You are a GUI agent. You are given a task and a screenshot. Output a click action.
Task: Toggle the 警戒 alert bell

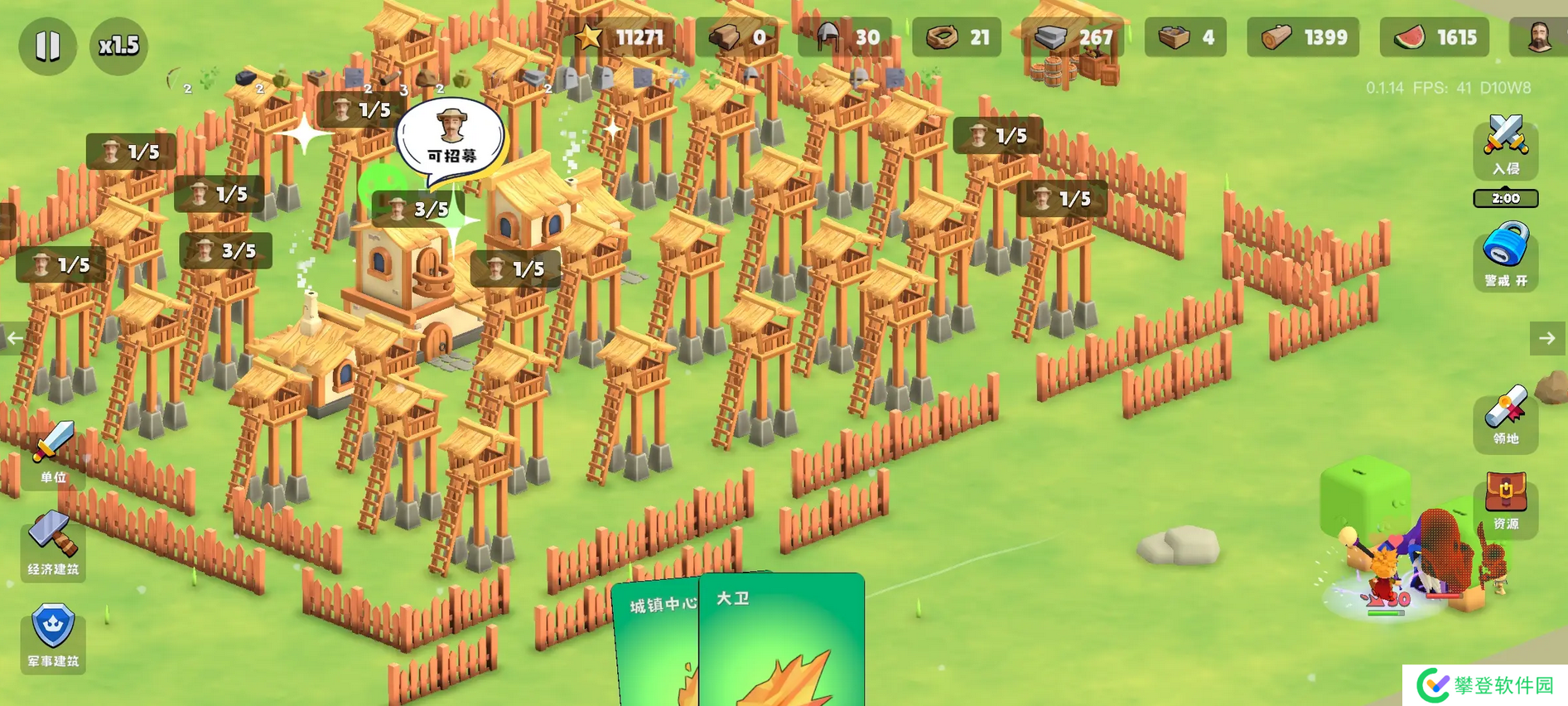[1505, 254]
